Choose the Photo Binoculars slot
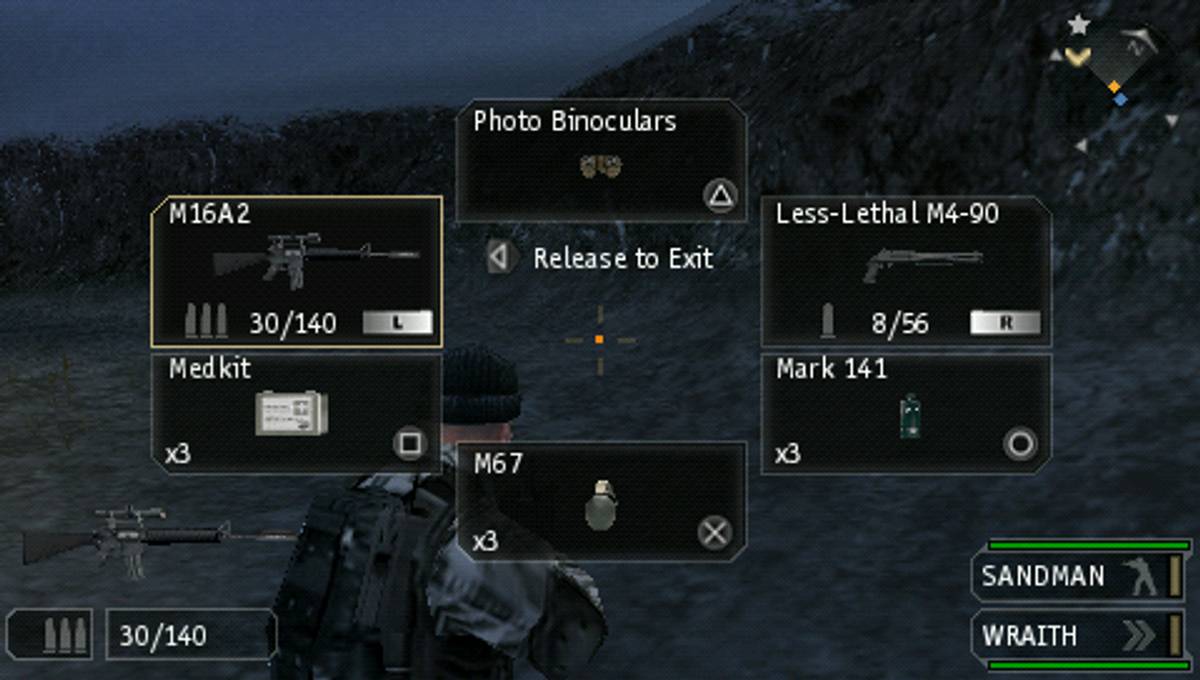Image resolution: width=1200 pixels, height=680 pixels. (600, 160)
